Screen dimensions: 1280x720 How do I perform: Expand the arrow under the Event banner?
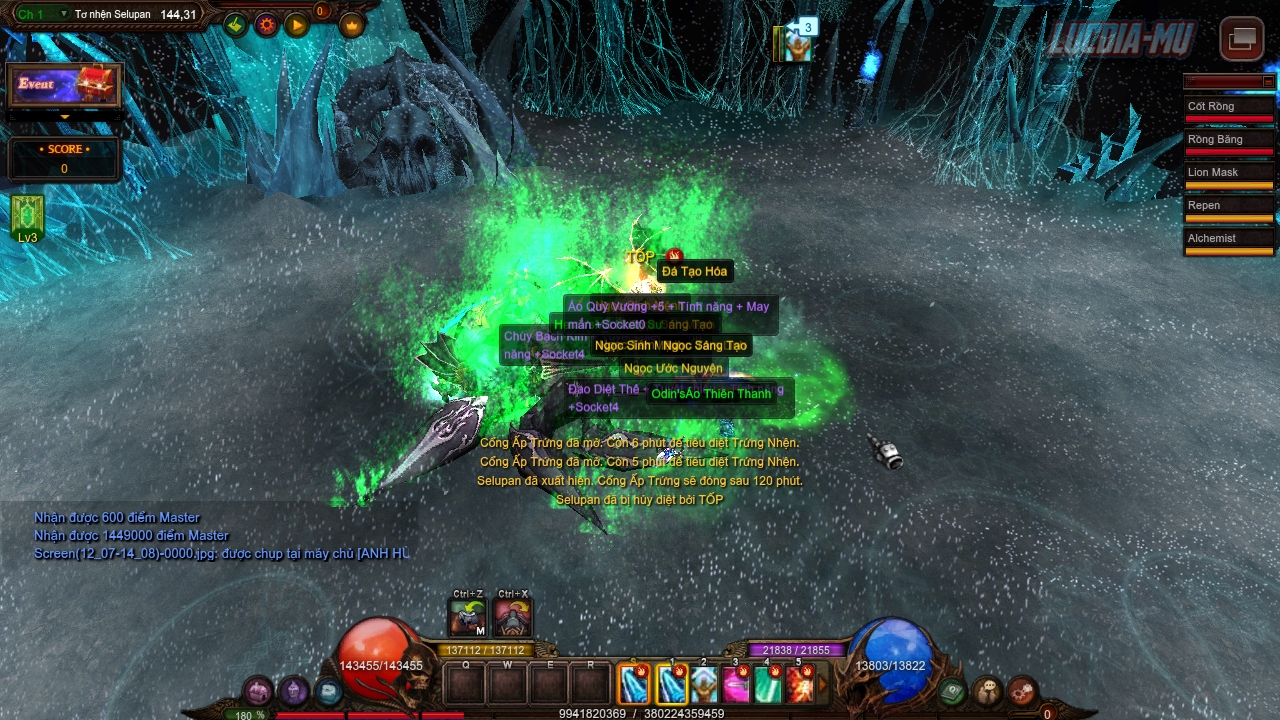click(x=65, y=117)
